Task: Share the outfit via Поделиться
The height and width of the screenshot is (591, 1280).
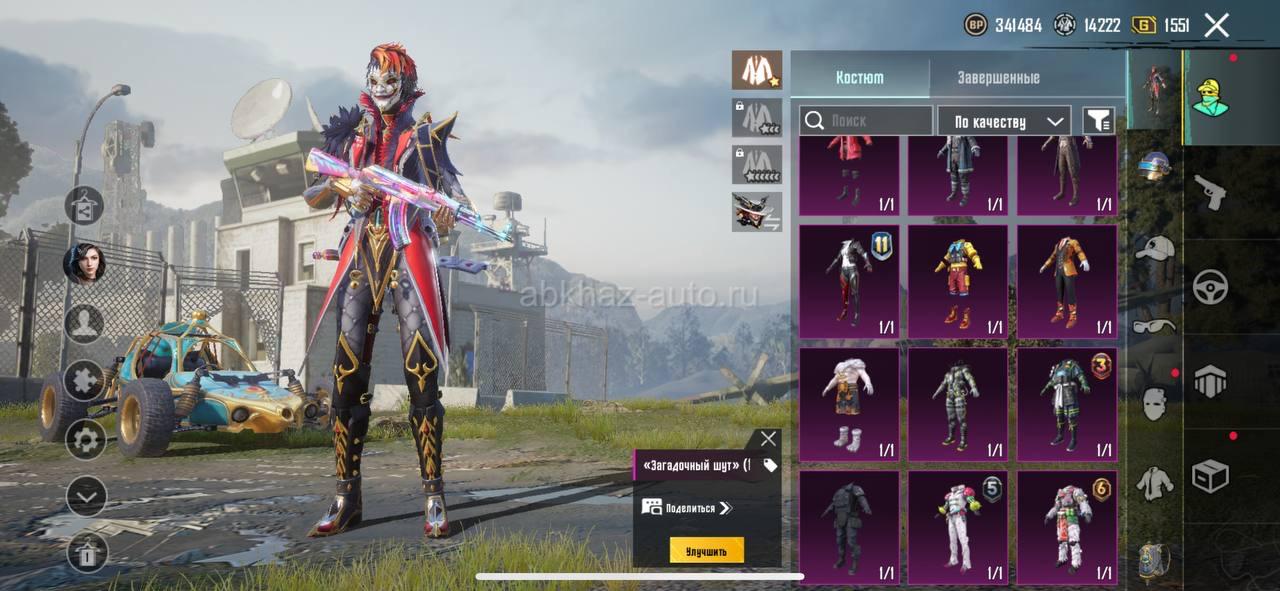Action: click(688, 508)
